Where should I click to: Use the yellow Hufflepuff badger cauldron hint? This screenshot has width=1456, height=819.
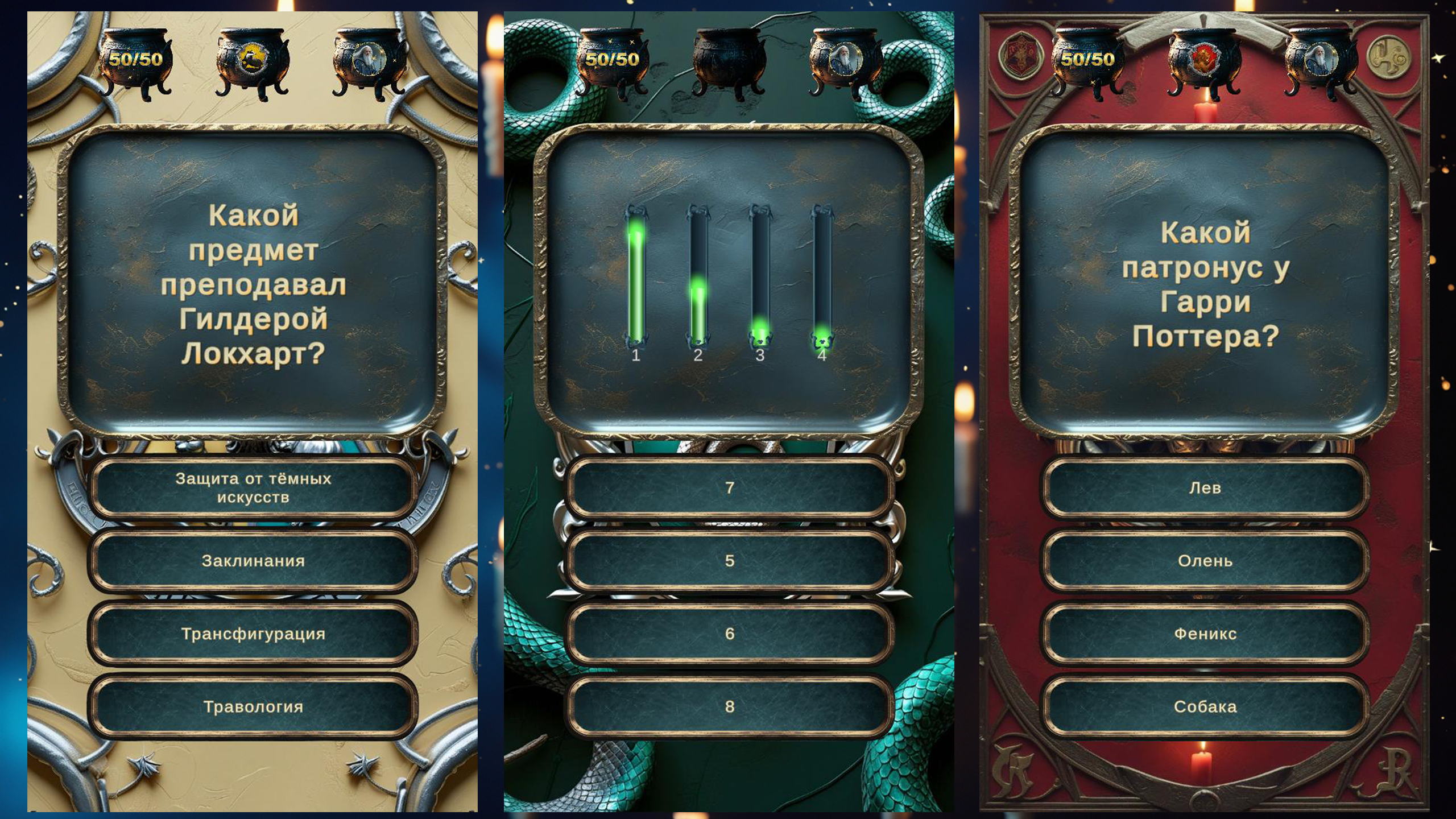252,61
